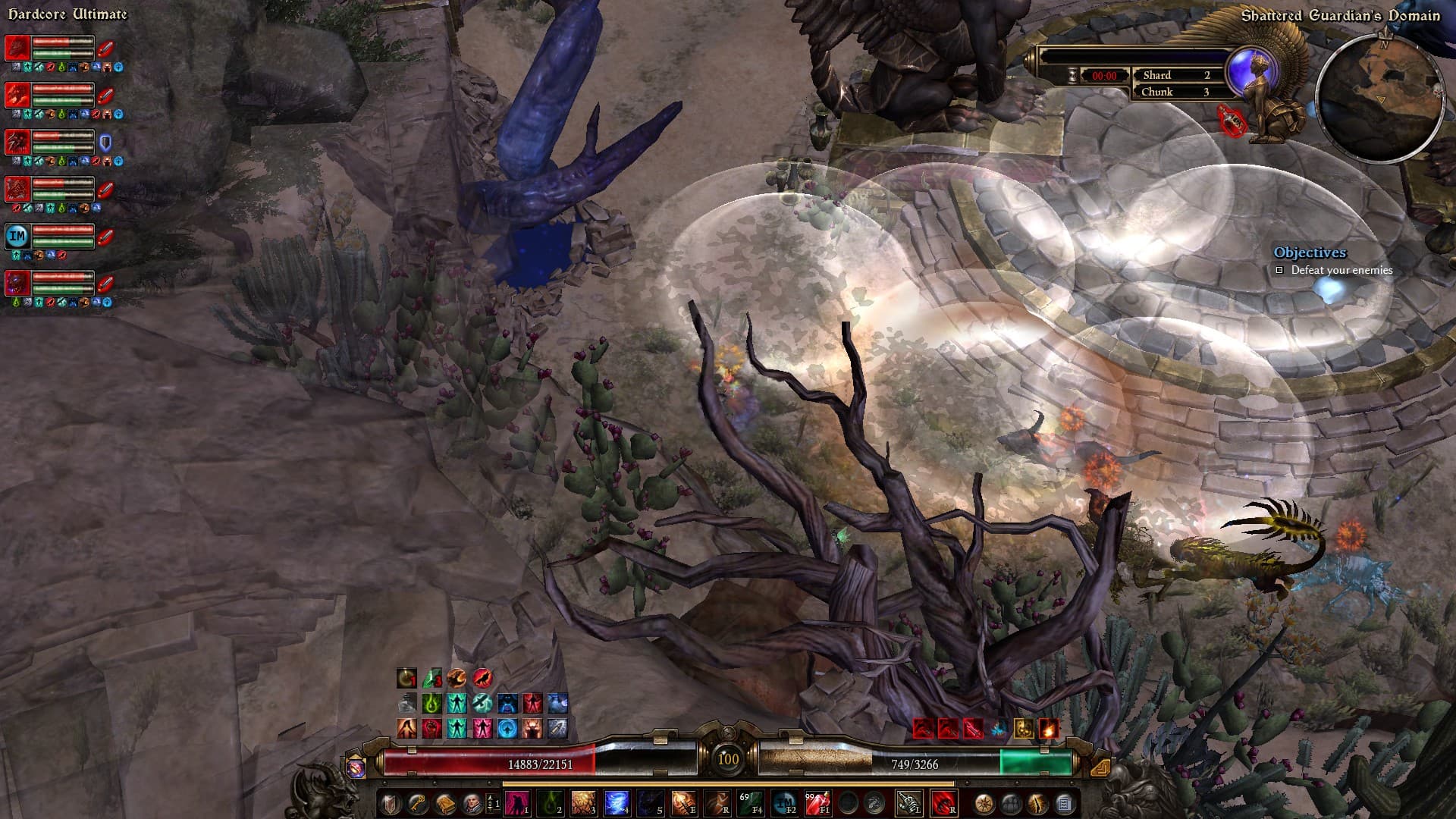This screenshot has width=1456, height=819.
Task: Open the sun-shaped devotion button
Action: (x=984, y=803)
